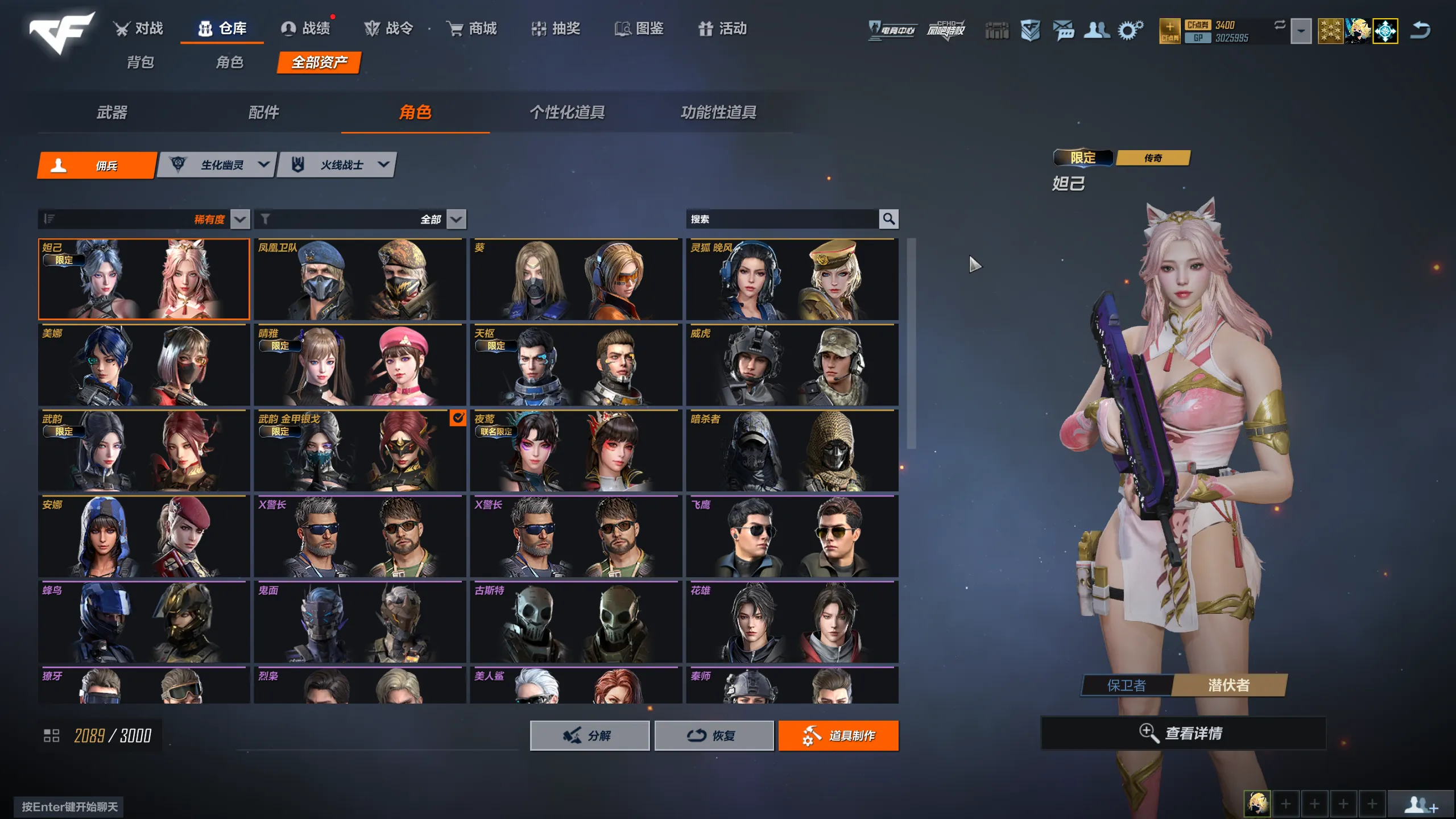Pick the 古斯特 skull mask character
Viewport: 1456px width, 819px height.
coord(576,622)
